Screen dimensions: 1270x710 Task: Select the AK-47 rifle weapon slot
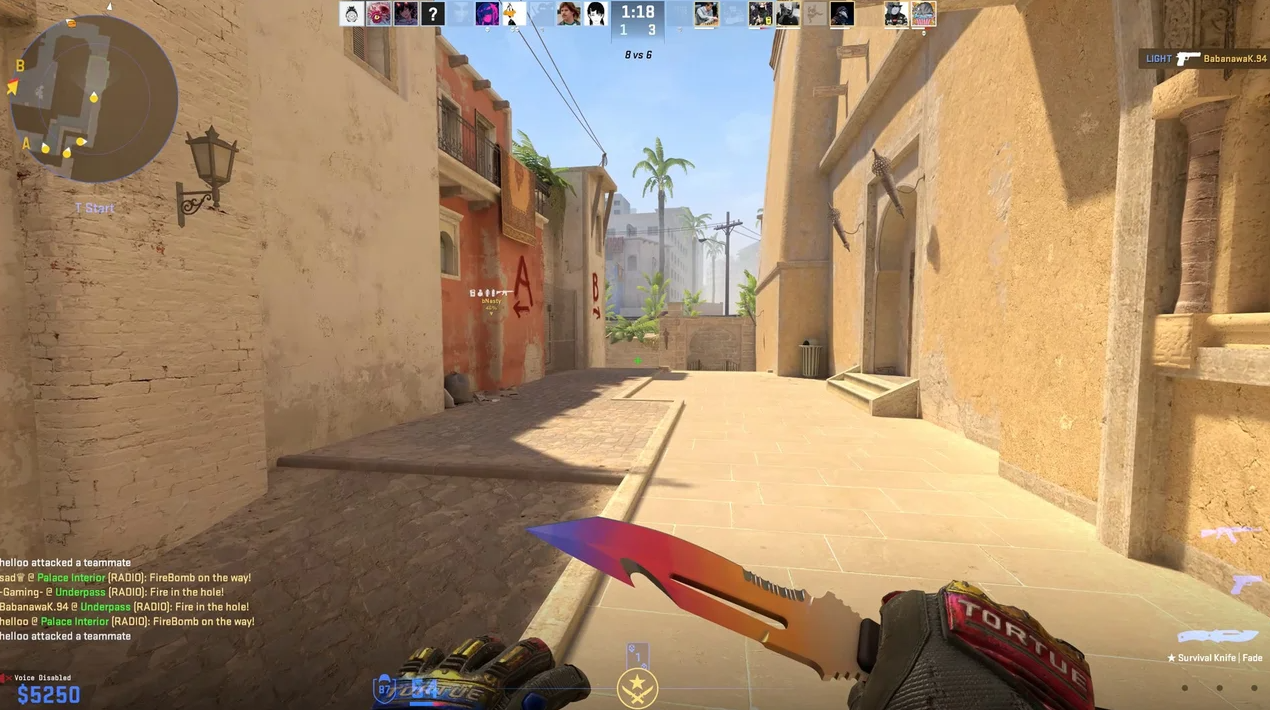[x=1229, y=534]
